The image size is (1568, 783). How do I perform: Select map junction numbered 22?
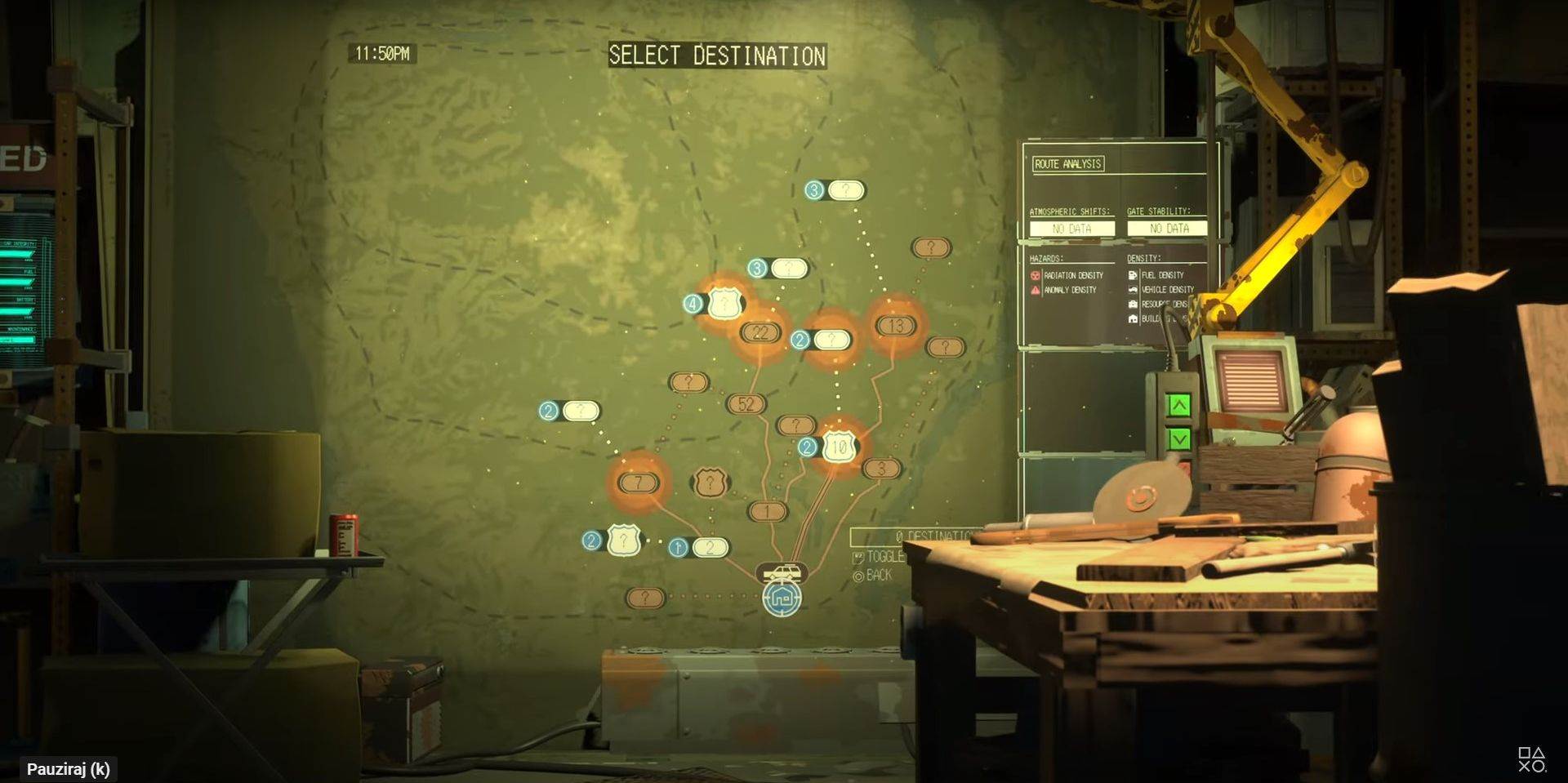pyautogui.click(x=760, y=332)
